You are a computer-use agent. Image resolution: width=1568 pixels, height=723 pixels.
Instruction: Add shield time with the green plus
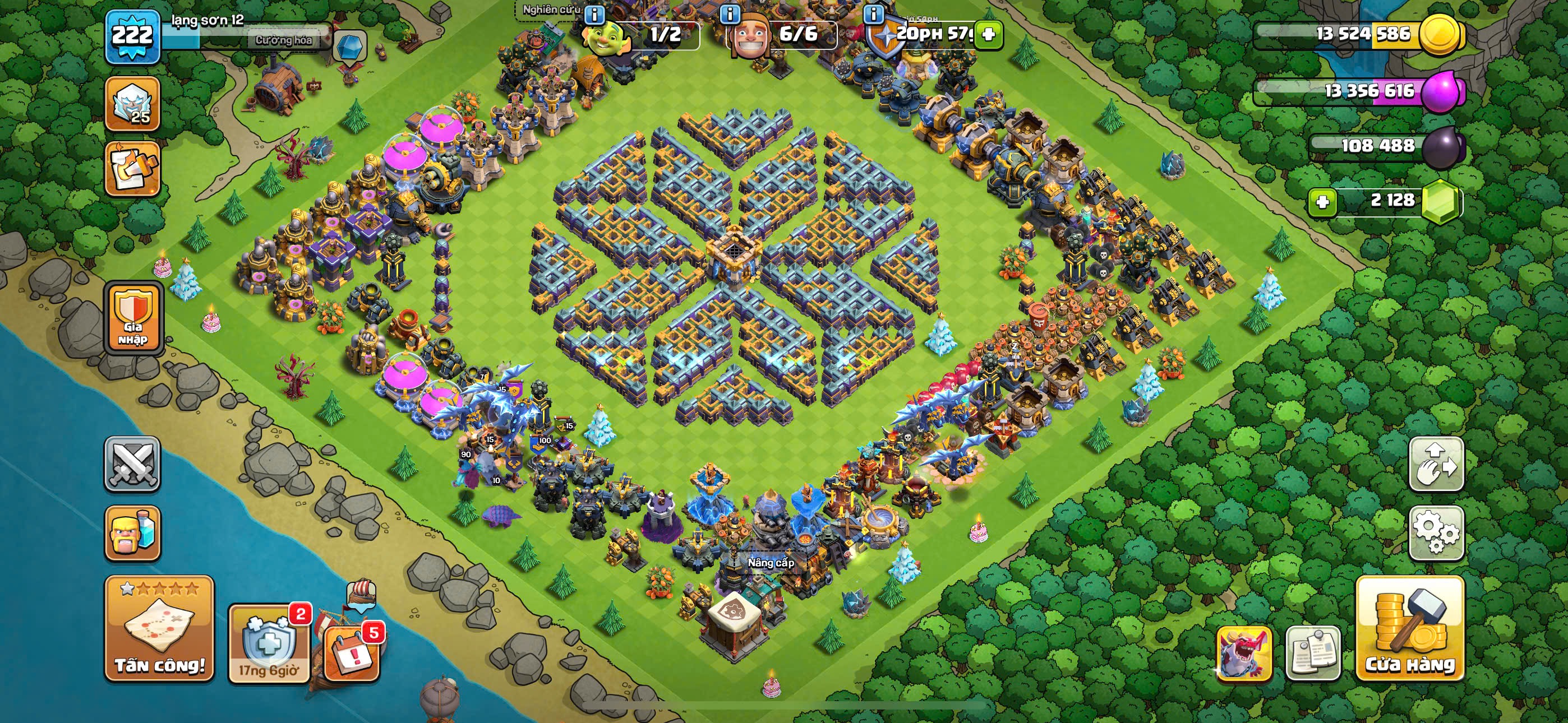click(989, 34)
